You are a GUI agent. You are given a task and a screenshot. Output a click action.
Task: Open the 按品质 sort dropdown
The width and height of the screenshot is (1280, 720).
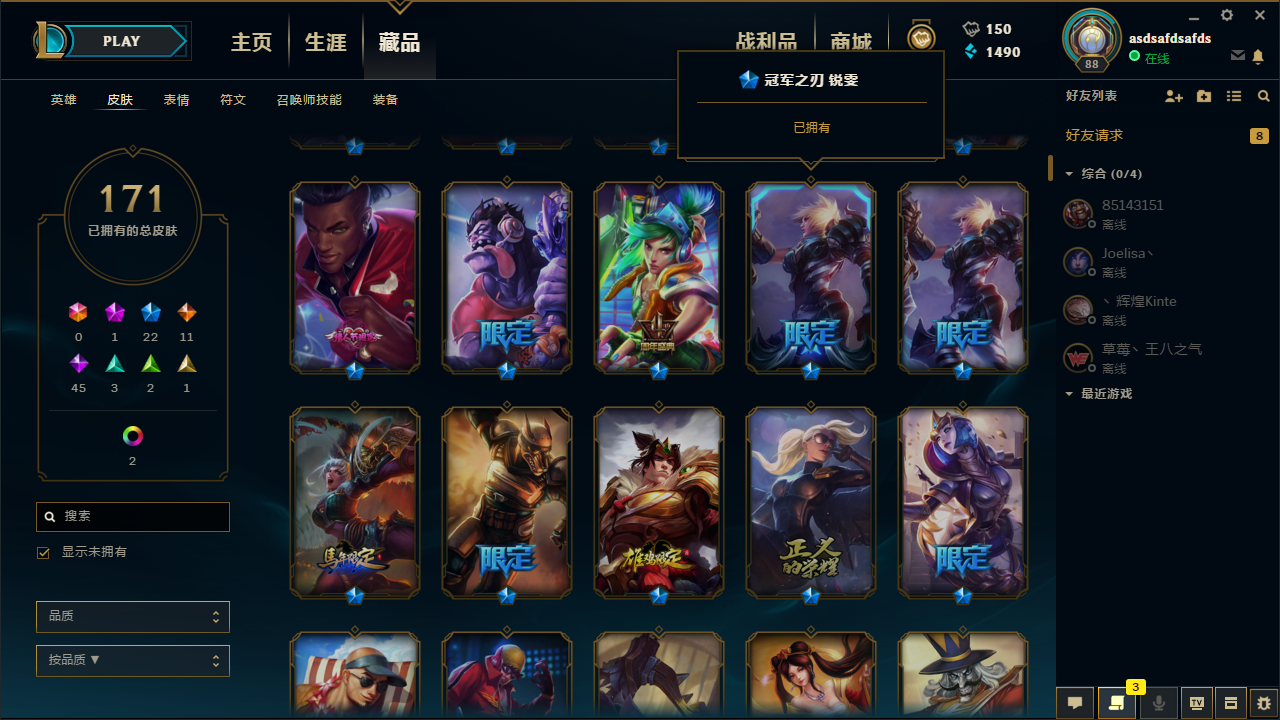tap(132, 660)
